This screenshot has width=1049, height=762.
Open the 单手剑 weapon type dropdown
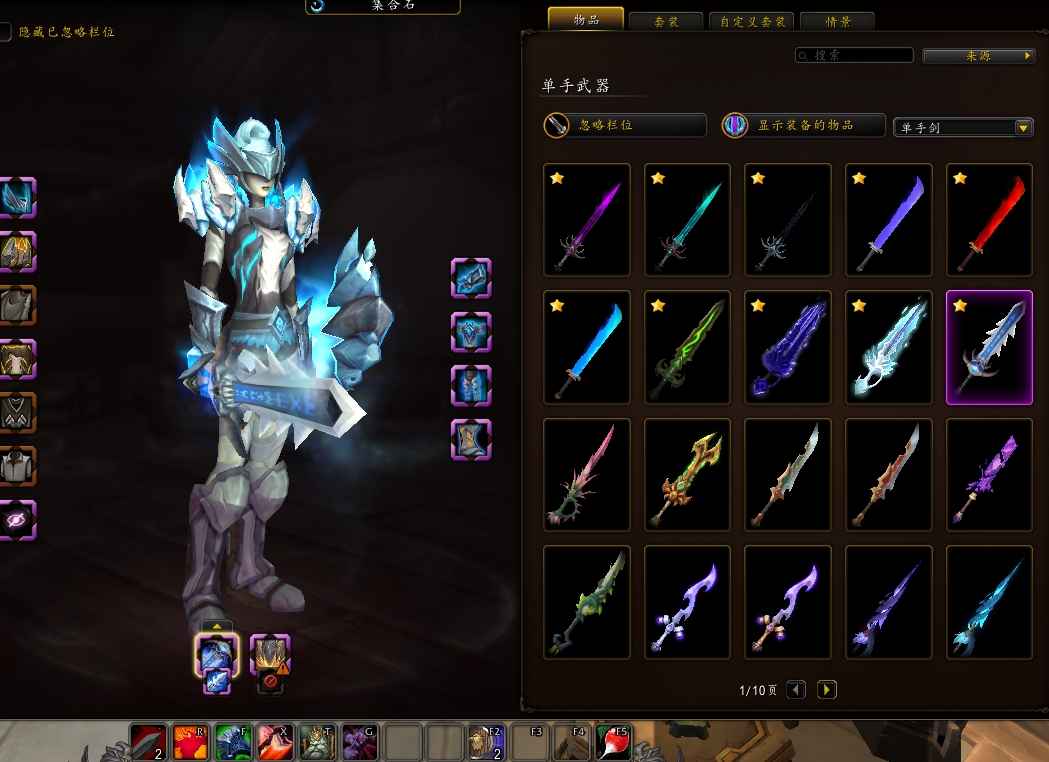pos(962,127)
